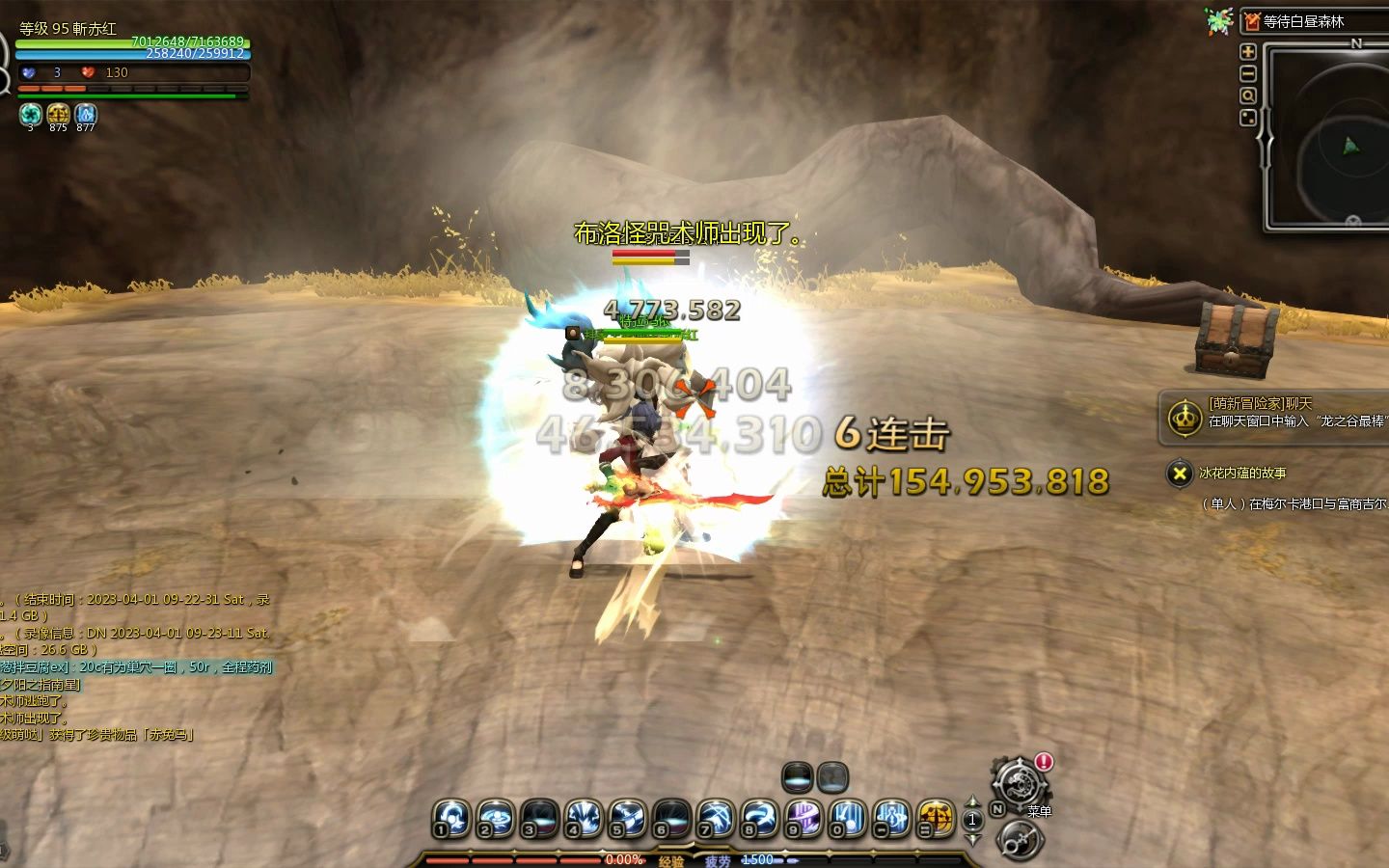Switch to the next hotbar page arrow up
1389x868 pixels.
click(972, 801)
